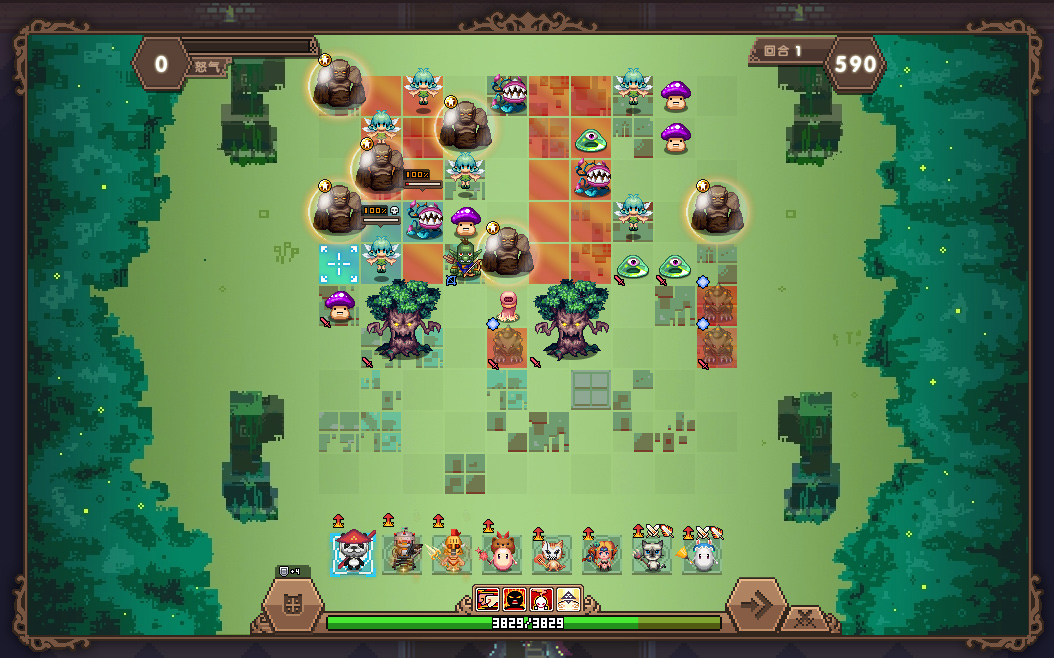Click the double-arrow end turn button
This screenshot has height=658, width=1054.
click(x=757, y=605)
